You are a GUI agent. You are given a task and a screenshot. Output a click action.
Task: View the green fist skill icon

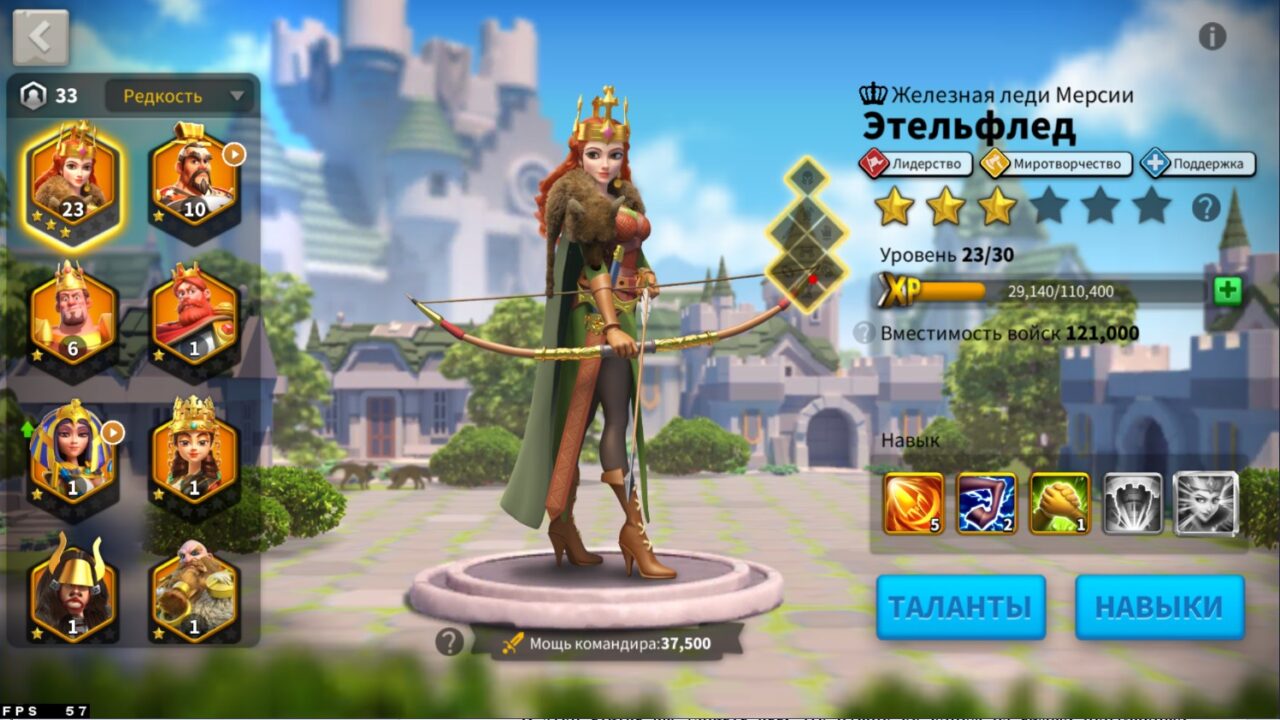pos(1060,503)
